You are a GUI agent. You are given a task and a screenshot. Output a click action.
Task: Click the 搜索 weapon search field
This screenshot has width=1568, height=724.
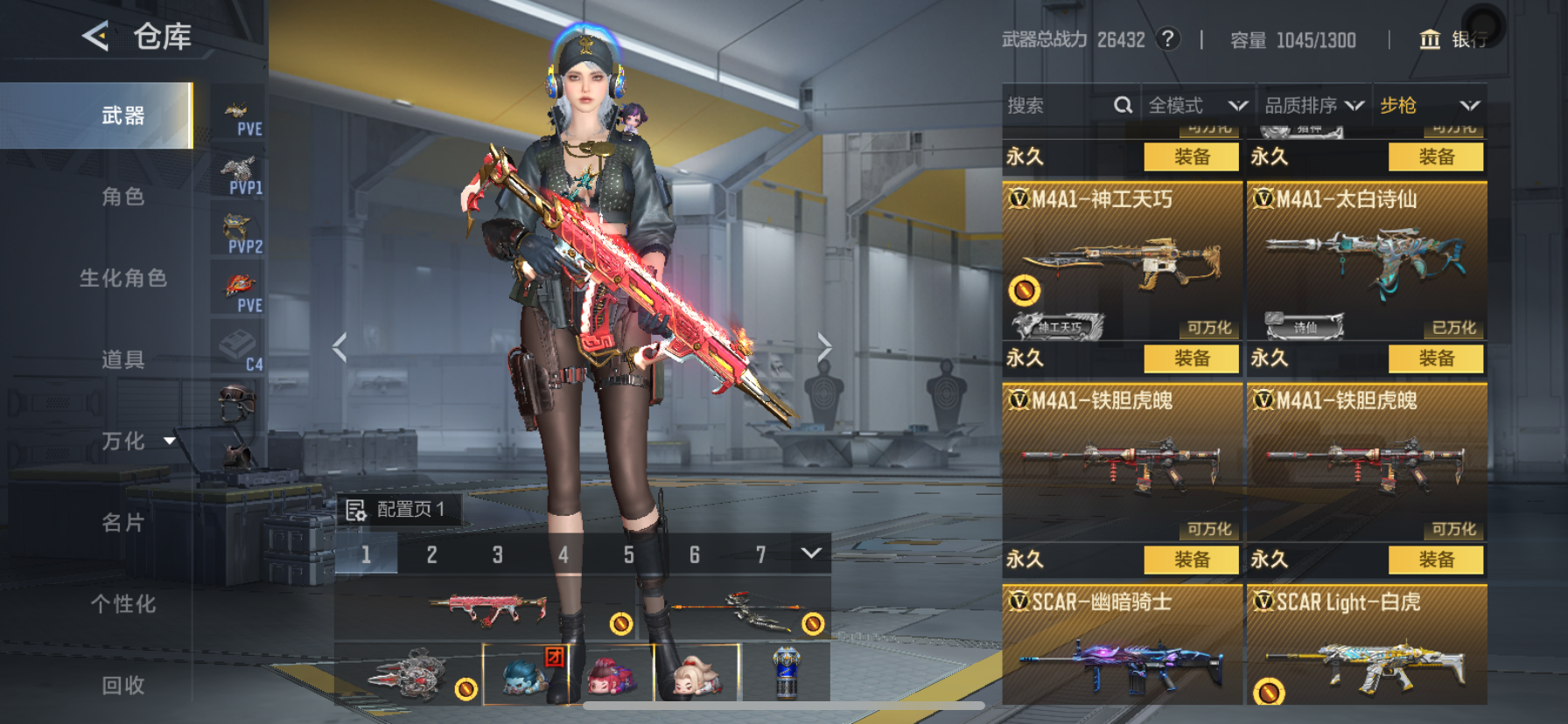click(1057, 106)
